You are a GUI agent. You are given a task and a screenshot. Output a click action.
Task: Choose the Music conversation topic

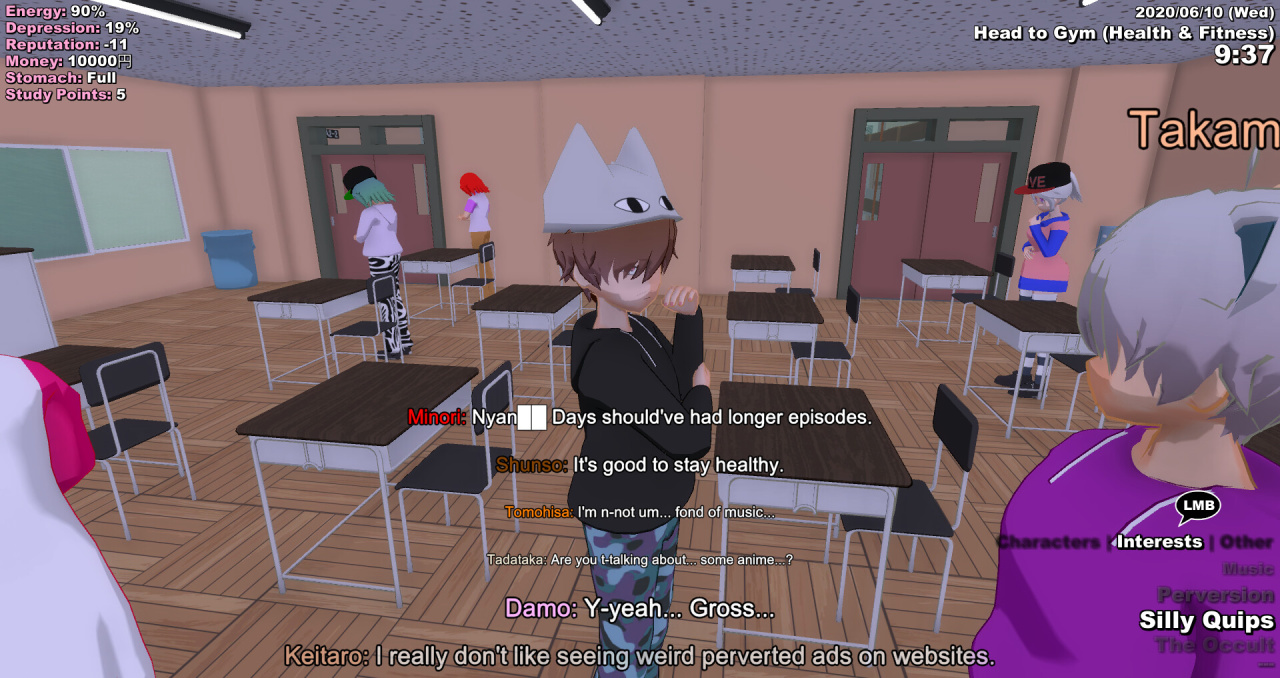coord(1247,569)
